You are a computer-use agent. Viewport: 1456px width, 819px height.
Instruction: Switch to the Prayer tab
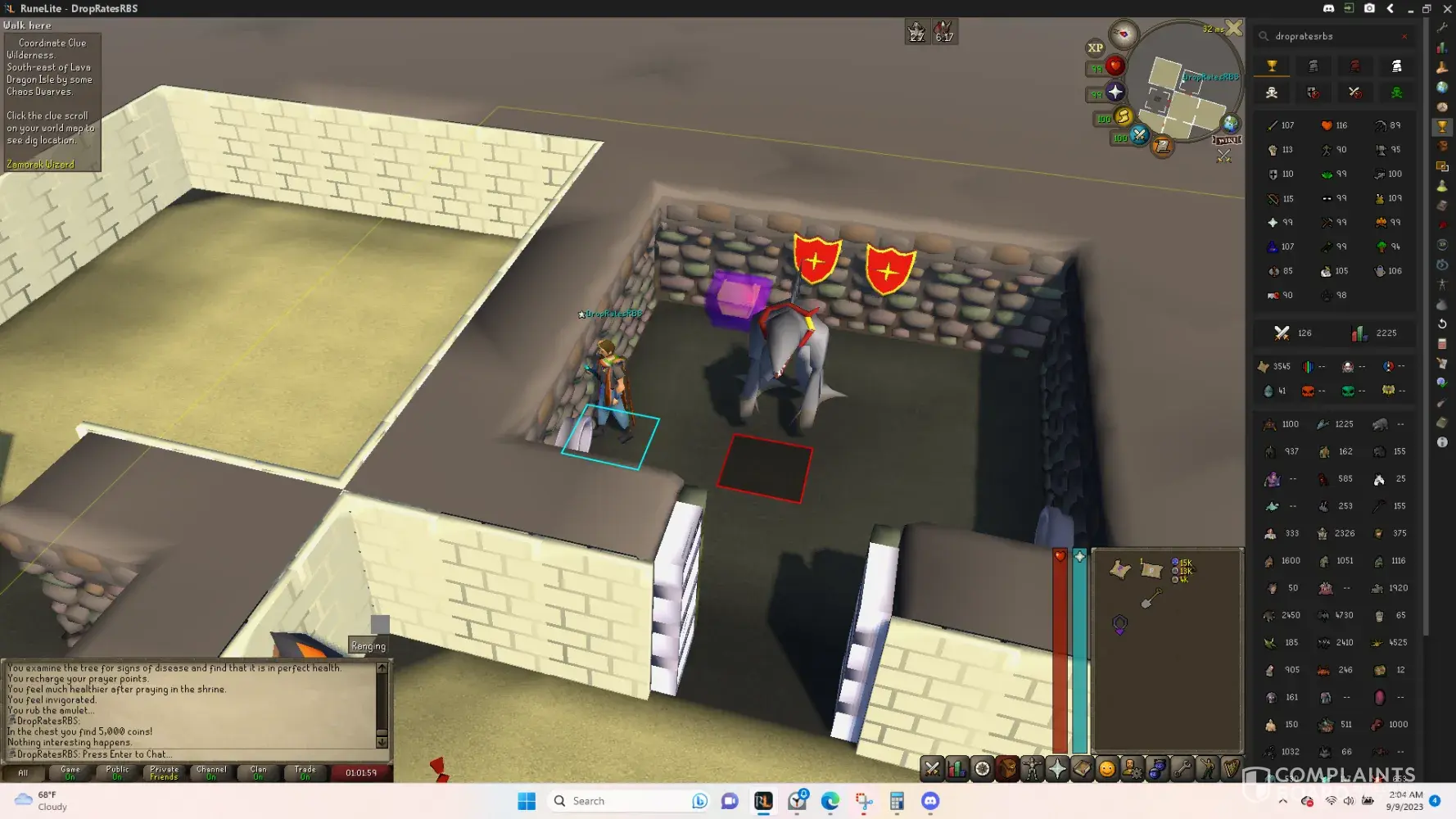(x=1057, y=768)
